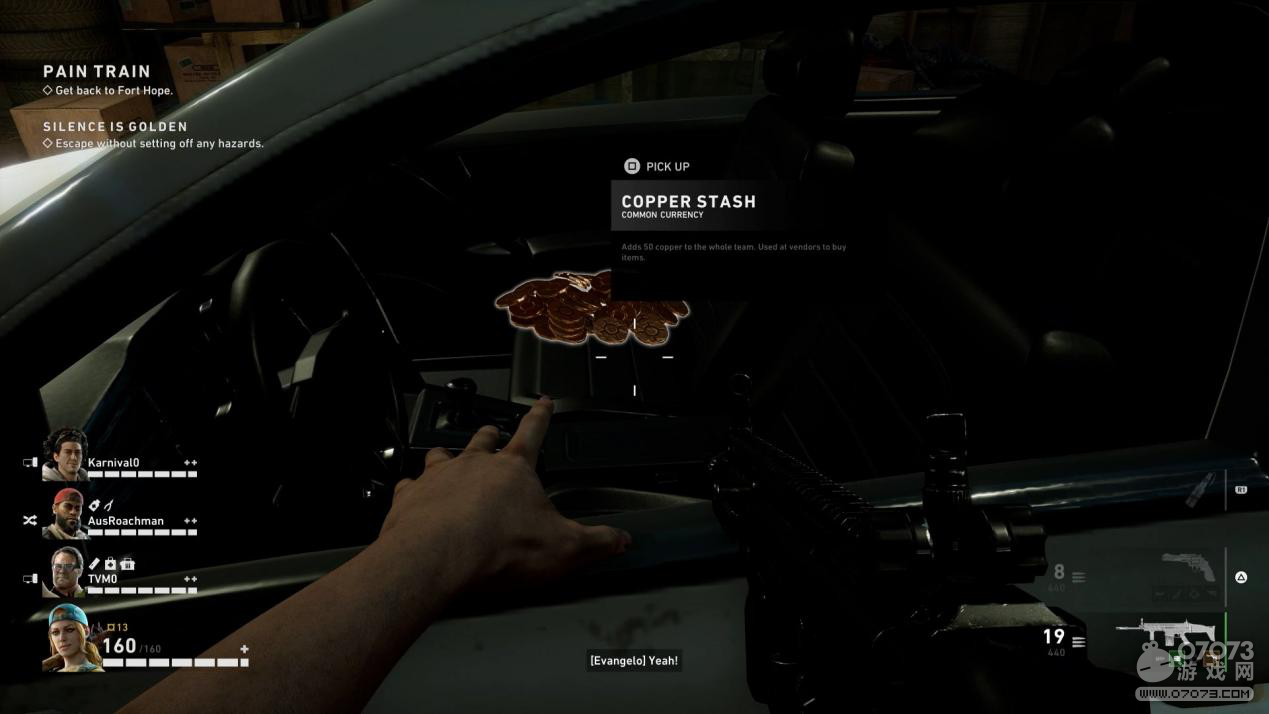The image size is (1269, 714).
Task: Select teammate Karnival0's portrait
Action: [x=66, y=455]
